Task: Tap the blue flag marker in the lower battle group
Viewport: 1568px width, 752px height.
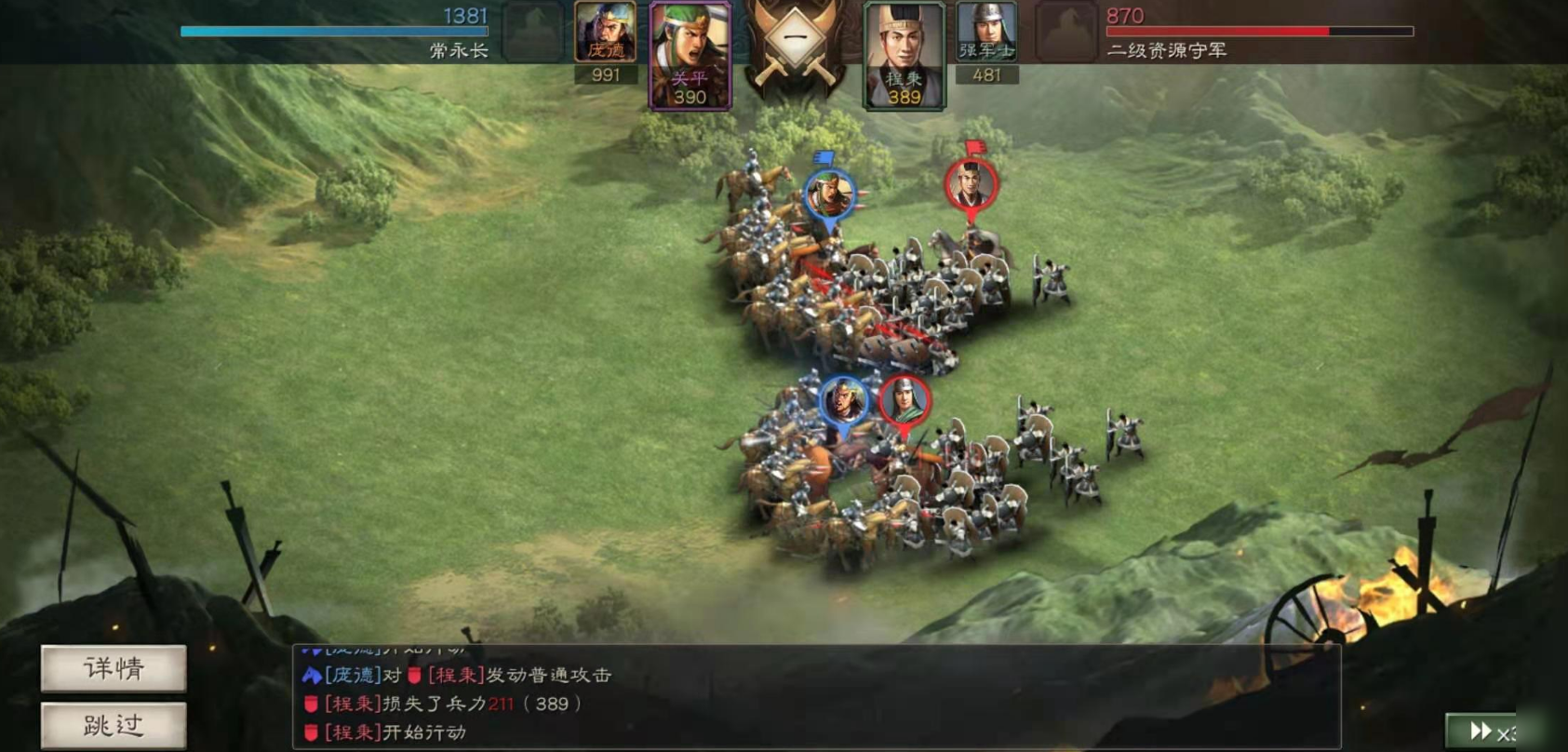Action: 843,400
